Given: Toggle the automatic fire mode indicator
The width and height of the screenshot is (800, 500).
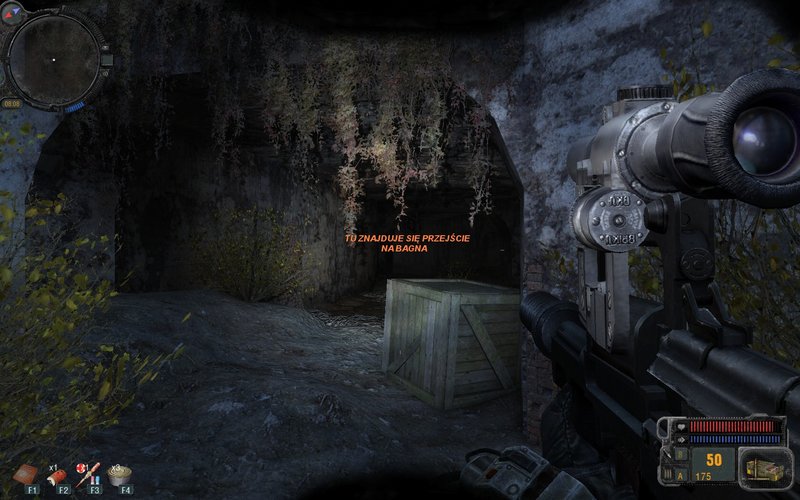Looking at the screenshot, I should pyautogui.click(x=682, y=478).
